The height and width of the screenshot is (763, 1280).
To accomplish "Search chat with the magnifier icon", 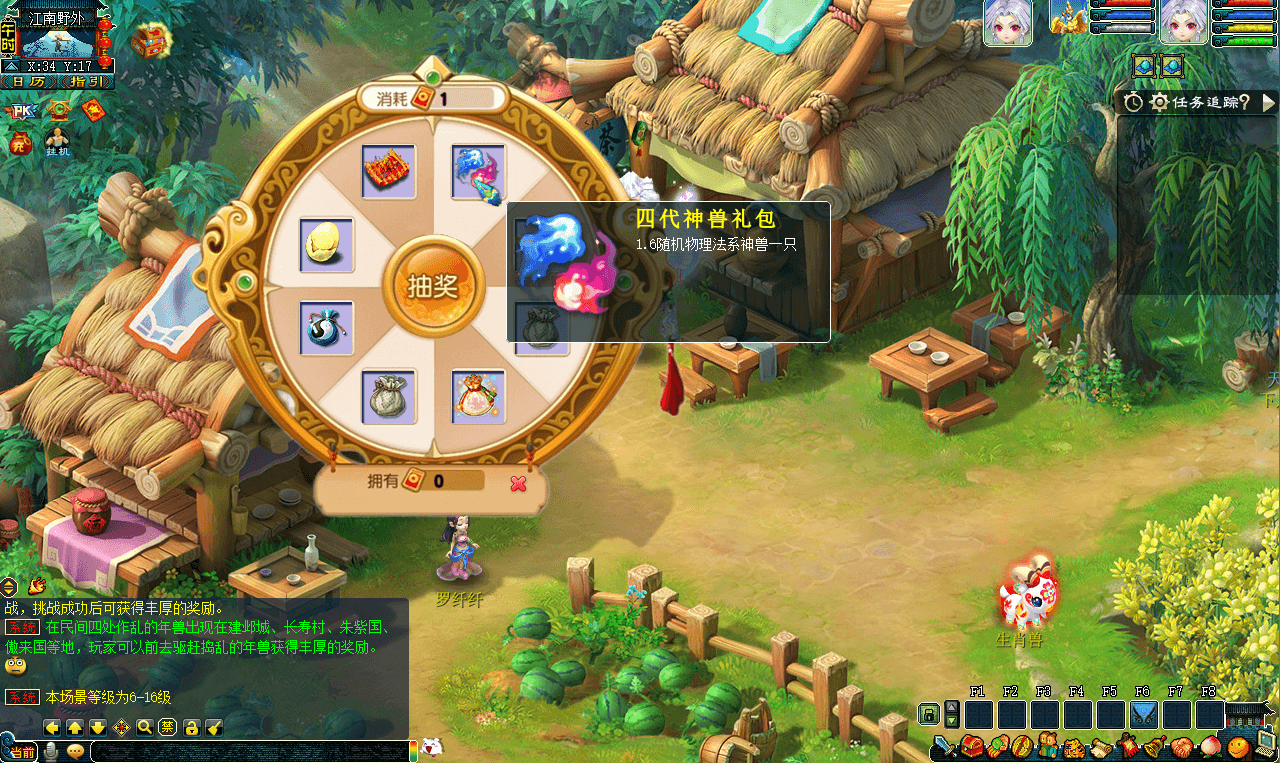I will click(x=145, y=727).
